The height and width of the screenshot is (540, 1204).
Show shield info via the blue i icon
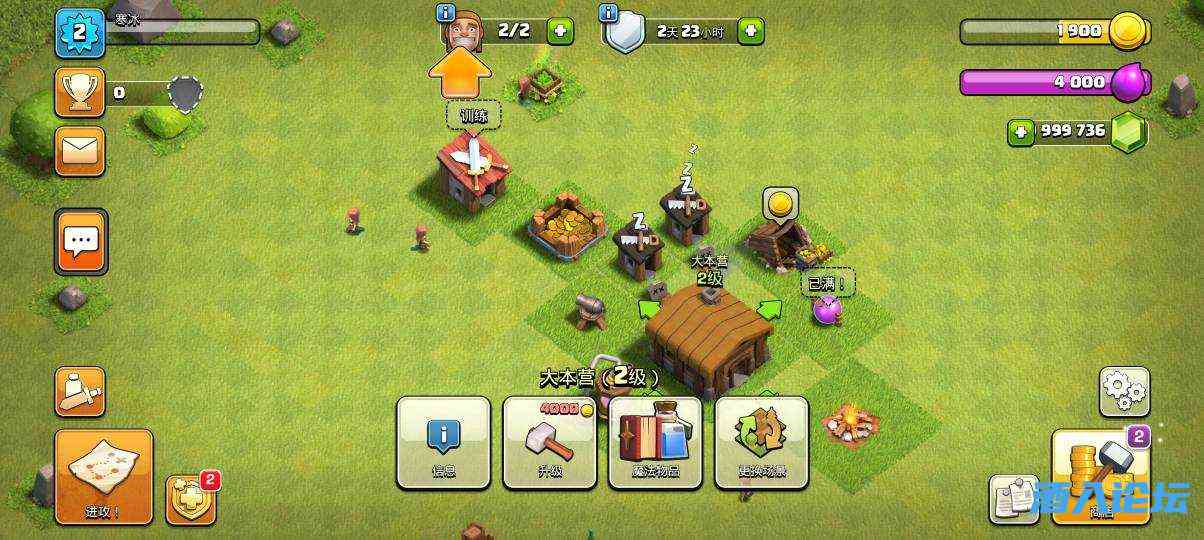click(x=608, y=13)
